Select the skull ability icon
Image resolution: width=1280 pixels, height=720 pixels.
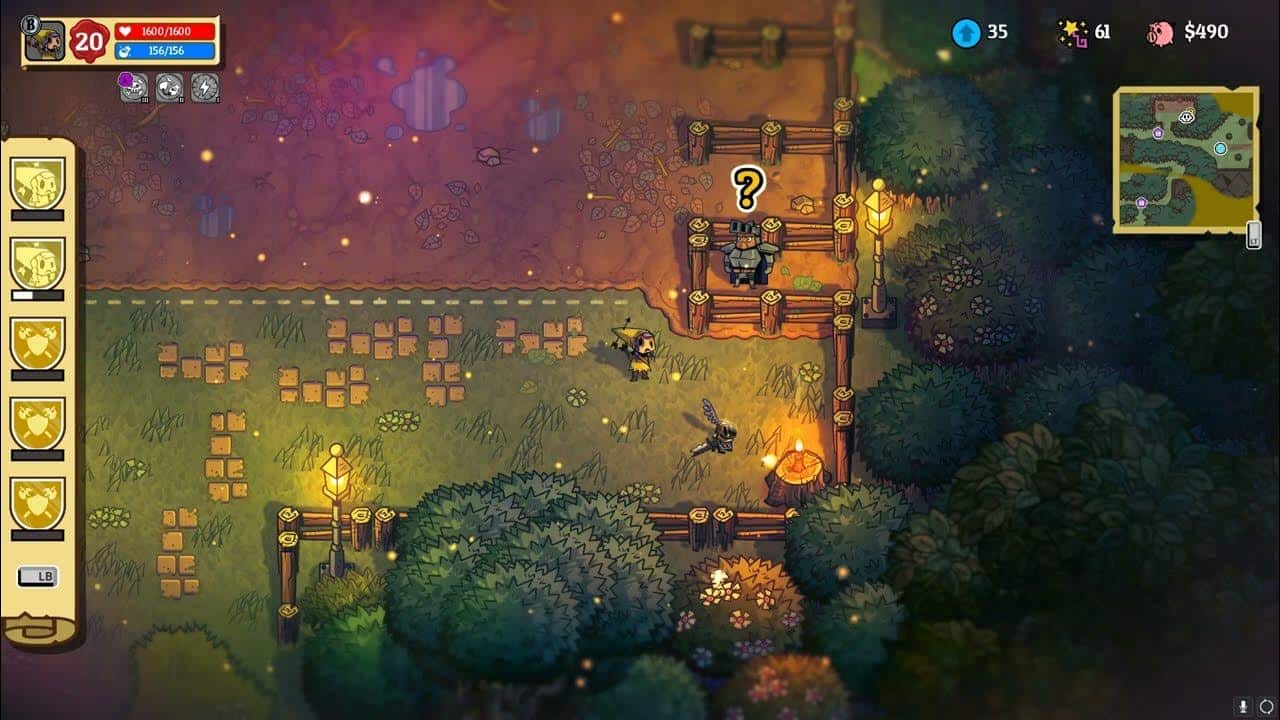click(135, 85)
